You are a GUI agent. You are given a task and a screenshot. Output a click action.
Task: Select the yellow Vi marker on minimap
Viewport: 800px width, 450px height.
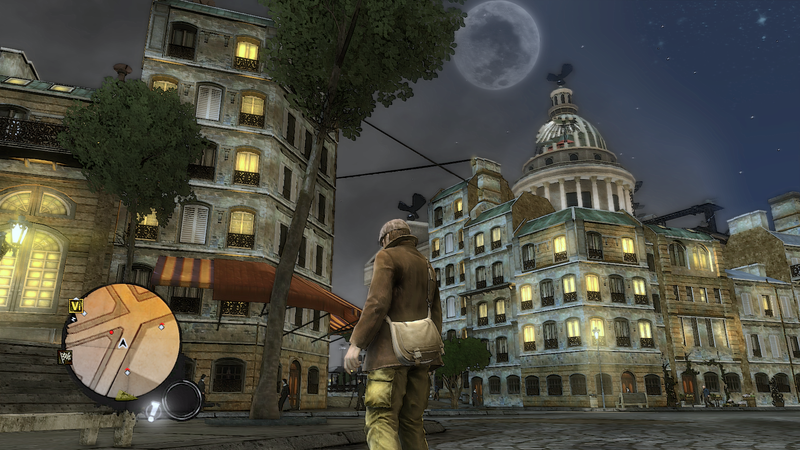click(76, 305)
